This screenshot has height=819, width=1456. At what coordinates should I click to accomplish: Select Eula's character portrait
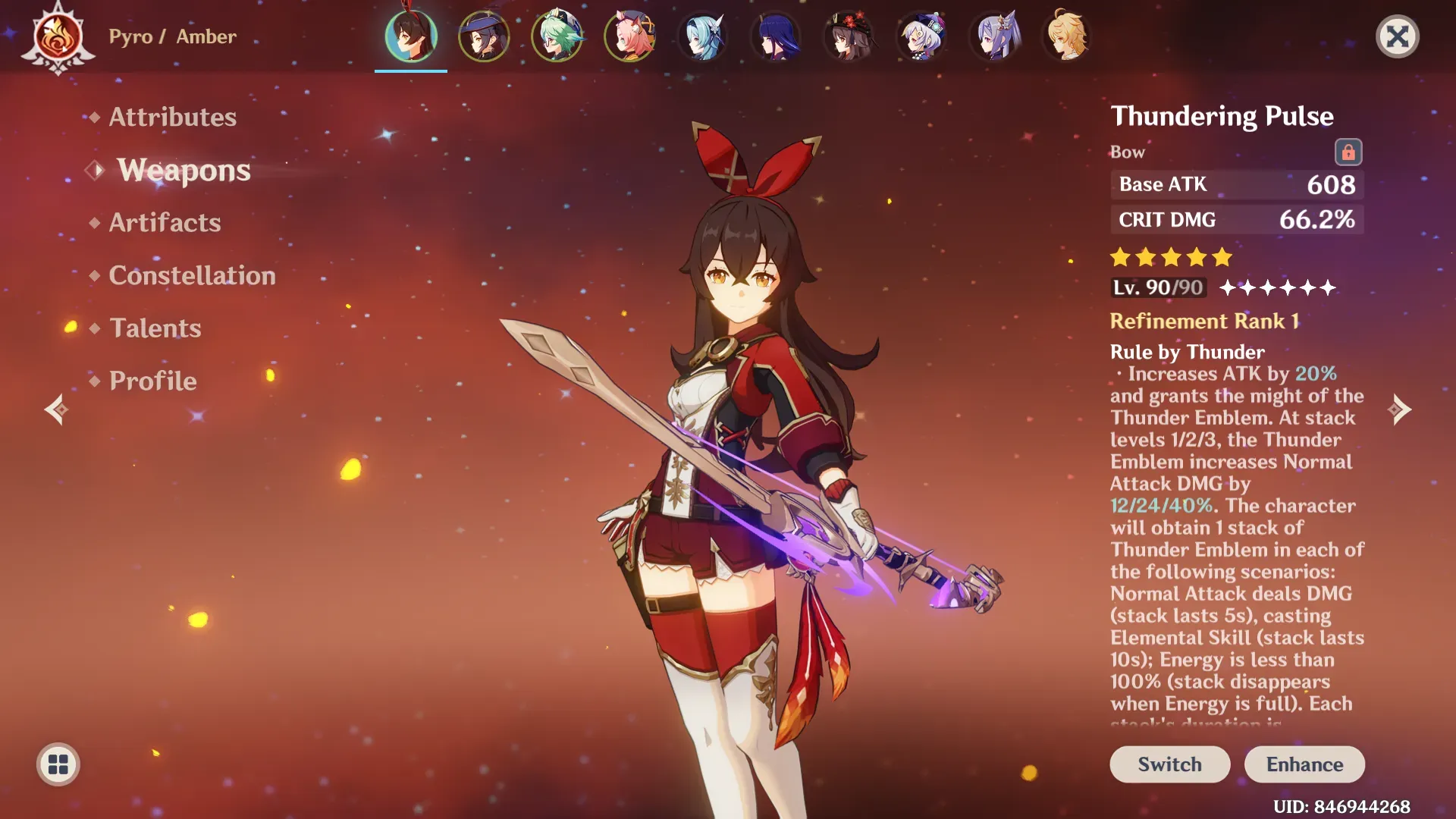click(x=703, y=36)
